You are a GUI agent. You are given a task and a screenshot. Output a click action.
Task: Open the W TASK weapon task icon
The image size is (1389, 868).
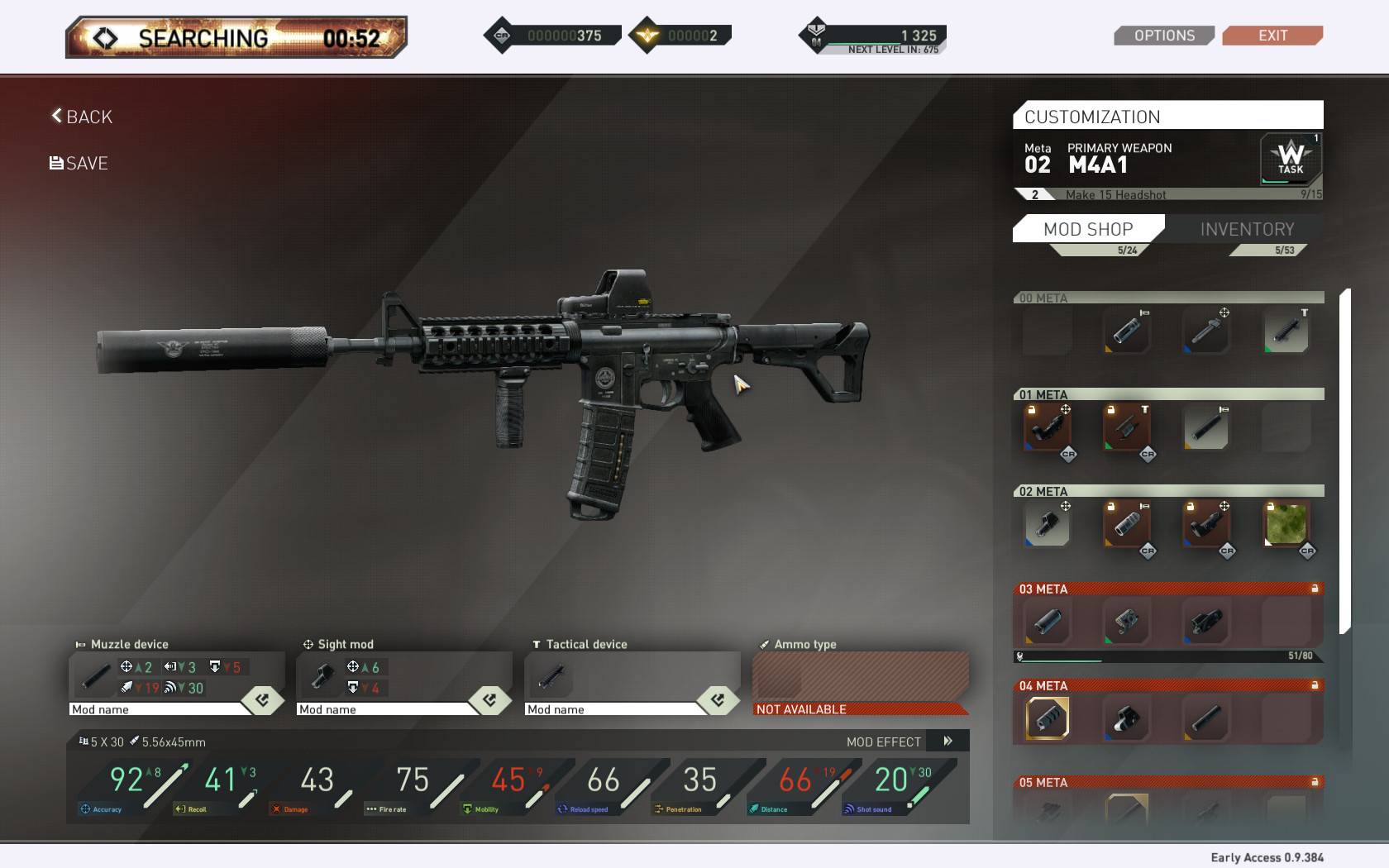pos(1290,158)
